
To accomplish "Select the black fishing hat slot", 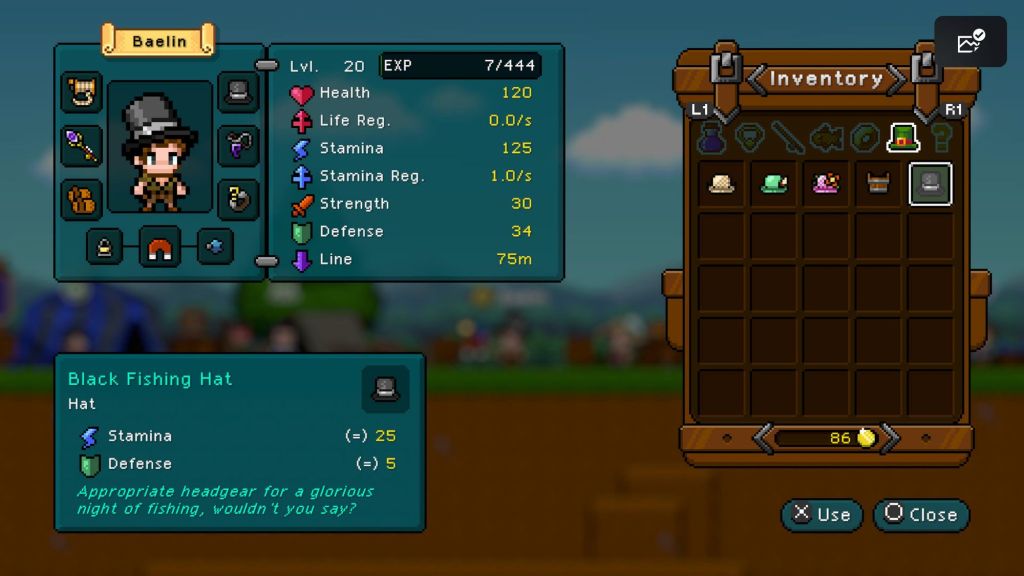I will 930,184.
